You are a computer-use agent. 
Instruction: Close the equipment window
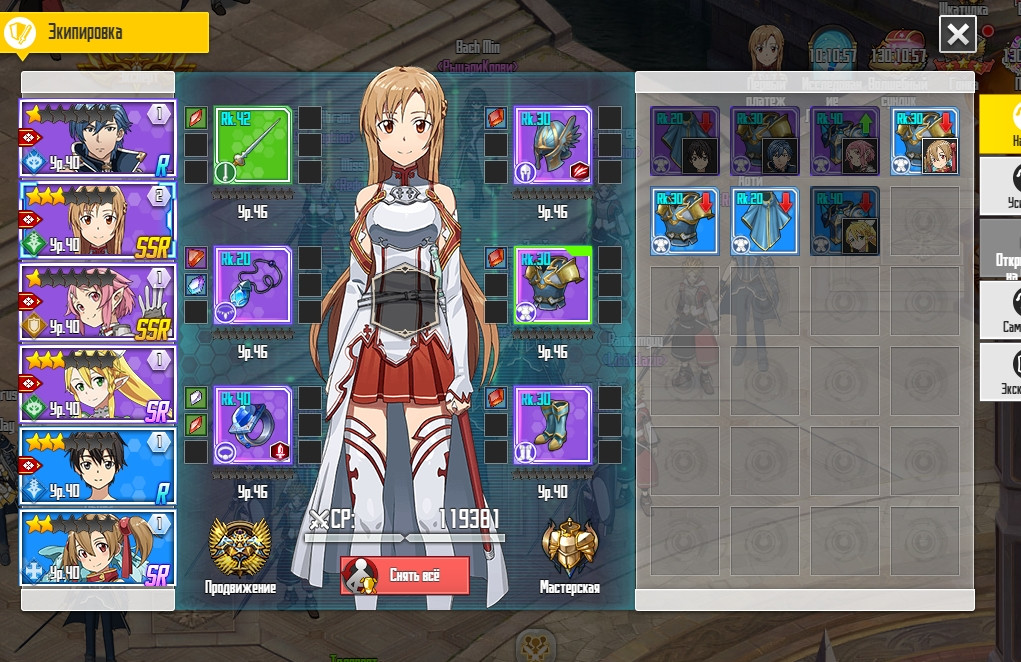click(957, 35)
